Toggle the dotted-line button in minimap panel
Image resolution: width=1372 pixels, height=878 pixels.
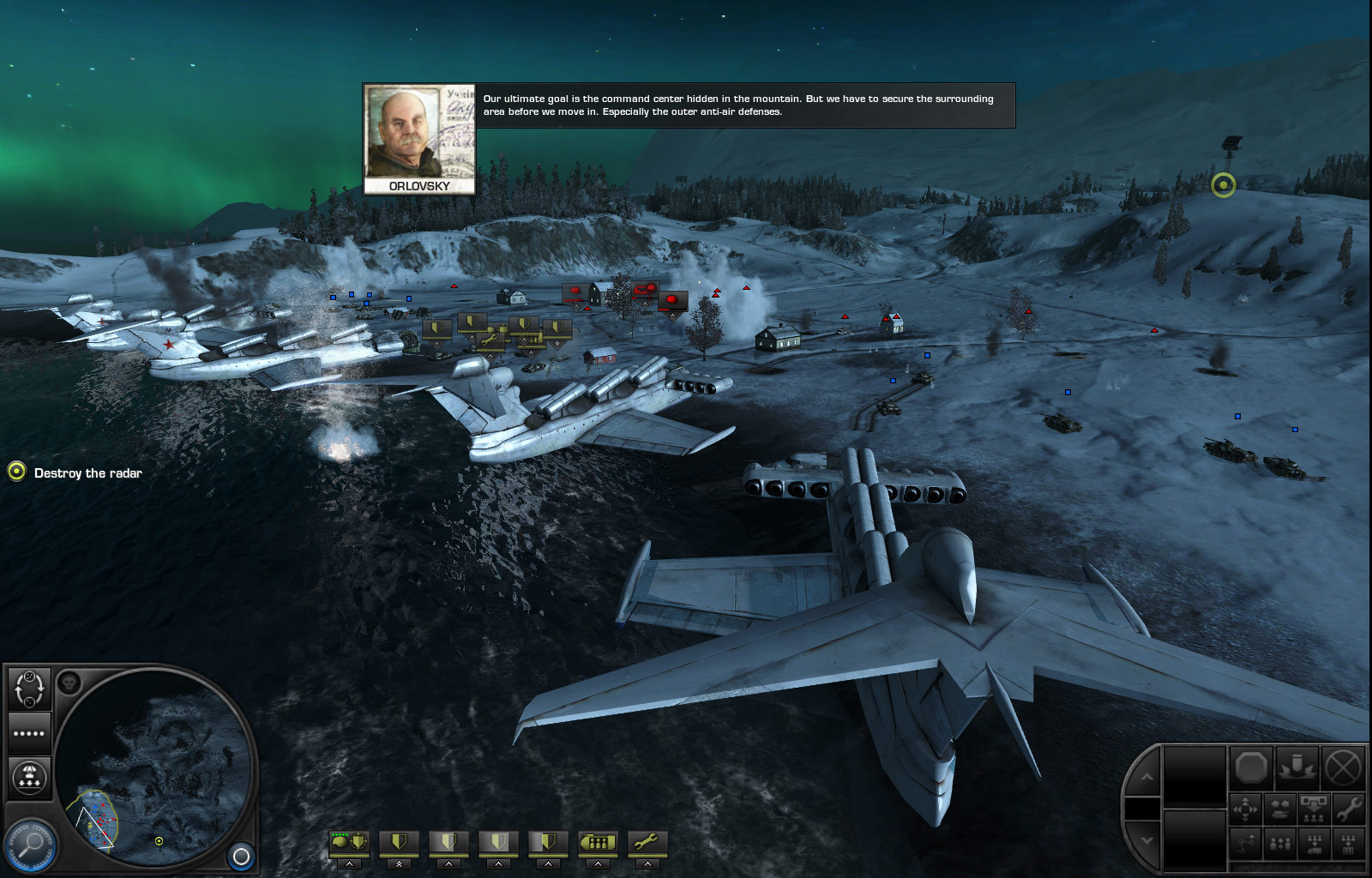[x=30, y=734]
